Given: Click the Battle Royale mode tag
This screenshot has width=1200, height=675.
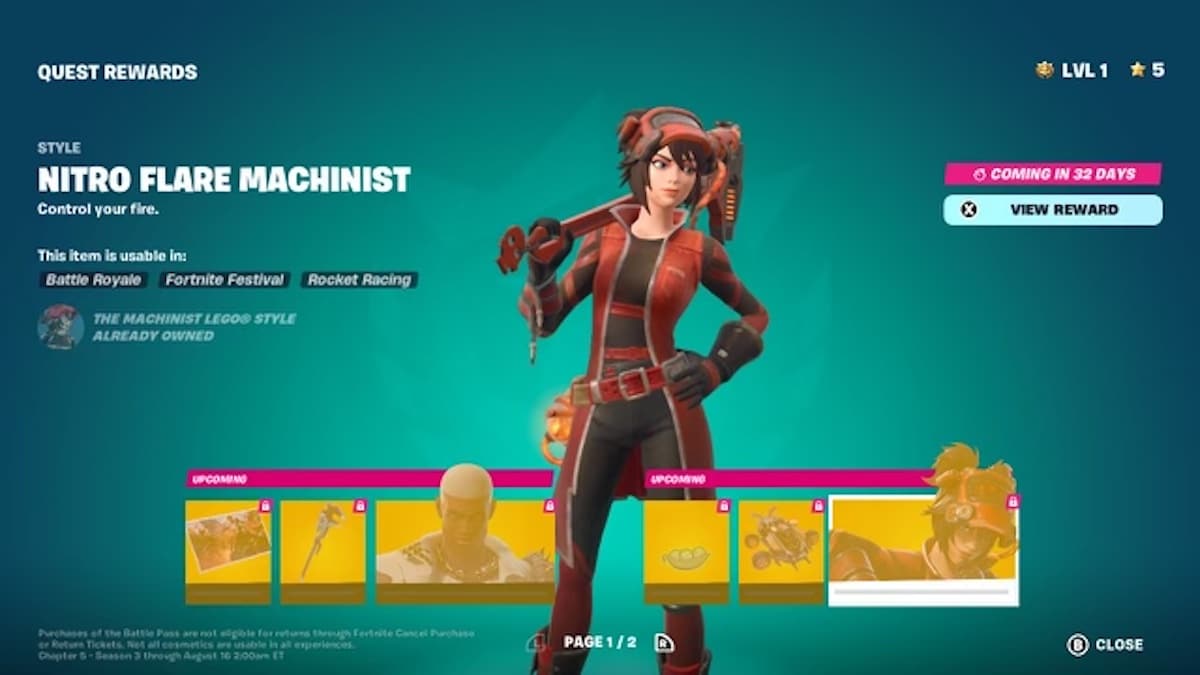Looking at the screenshot, I should pos(94,280).
